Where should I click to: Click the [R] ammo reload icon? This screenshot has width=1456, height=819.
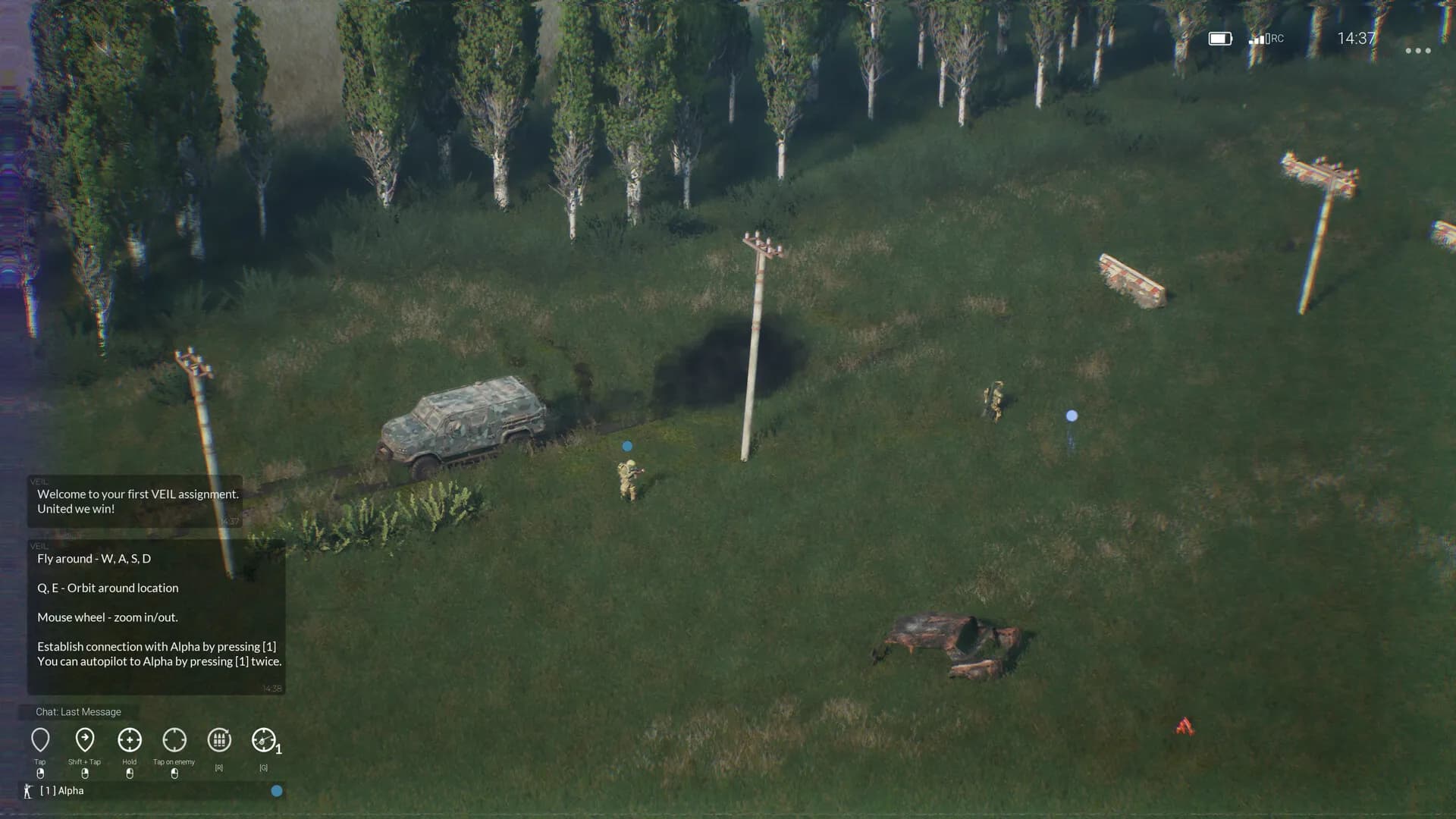(x=219, y=739)
